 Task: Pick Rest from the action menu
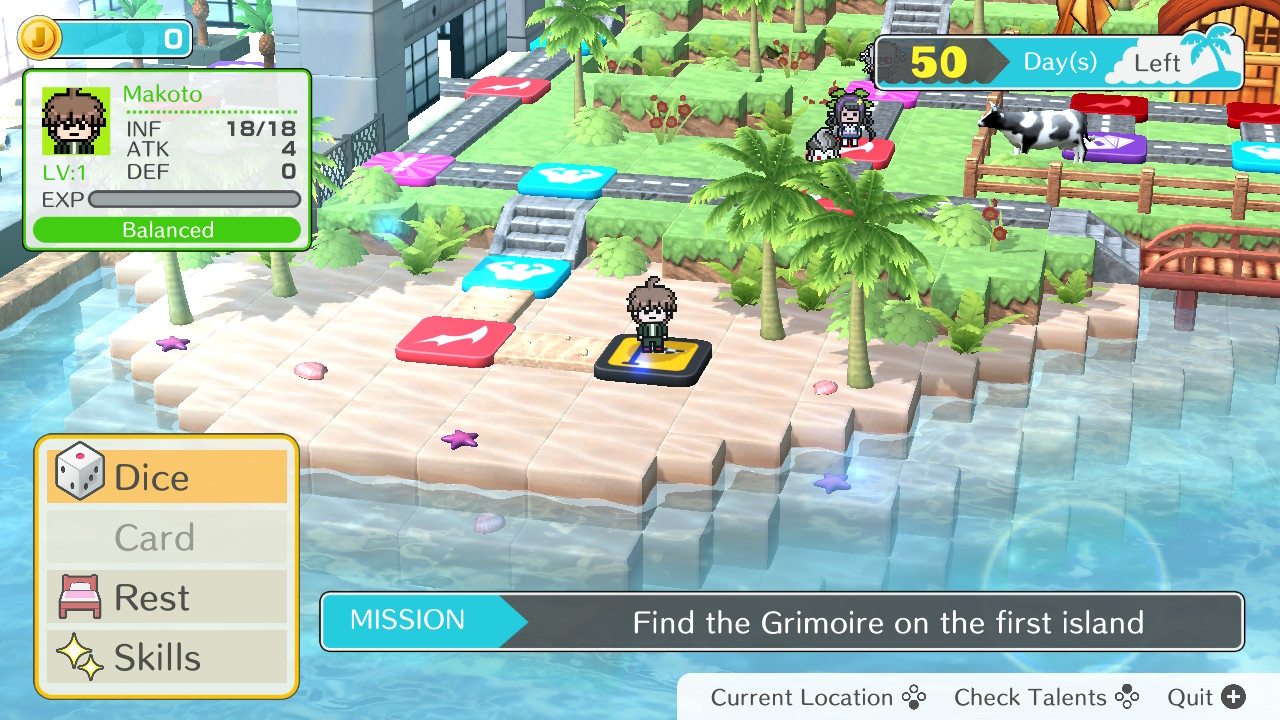167,598
